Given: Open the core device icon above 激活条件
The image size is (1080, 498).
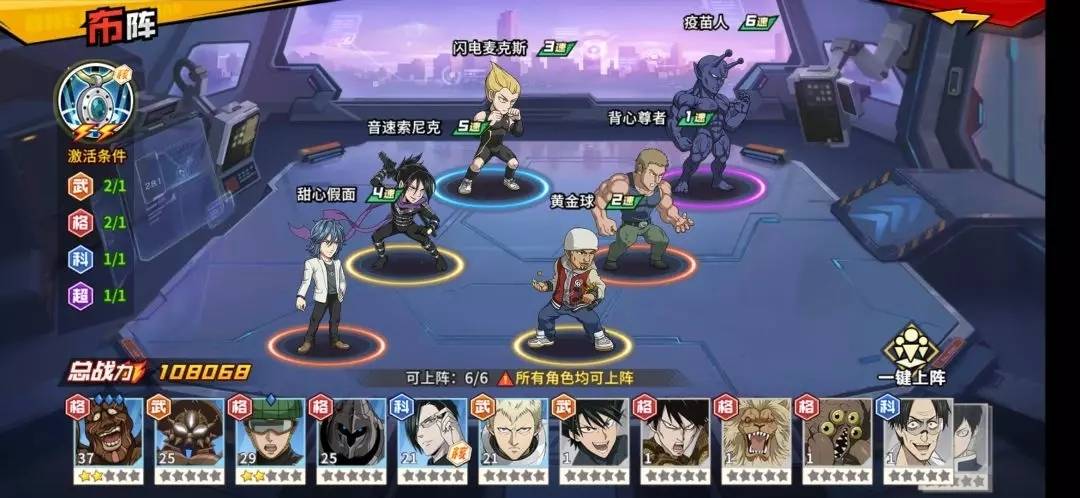Looking at the screenshot, I should point(96,103).
